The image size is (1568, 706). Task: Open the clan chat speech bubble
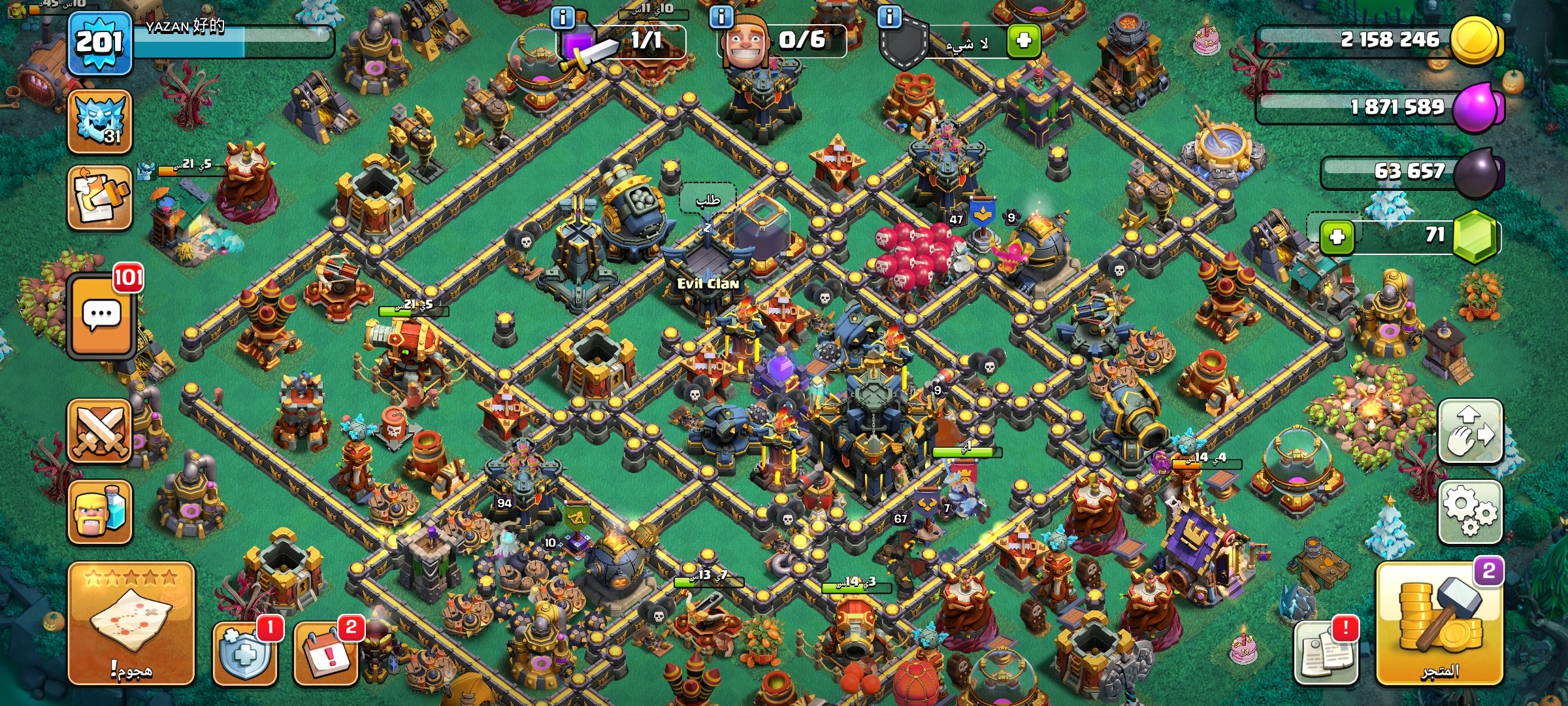point(101,316)
